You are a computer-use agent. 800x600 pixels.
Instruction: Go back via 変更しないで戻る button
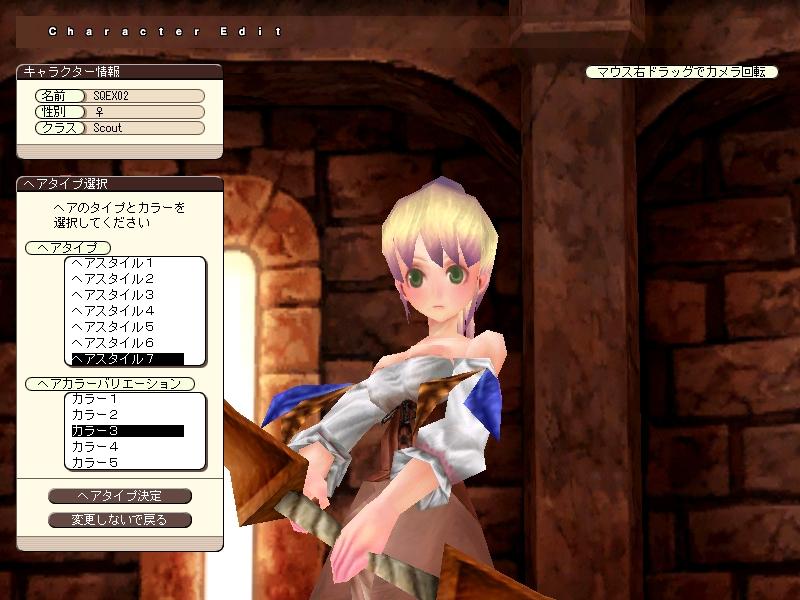120,520
